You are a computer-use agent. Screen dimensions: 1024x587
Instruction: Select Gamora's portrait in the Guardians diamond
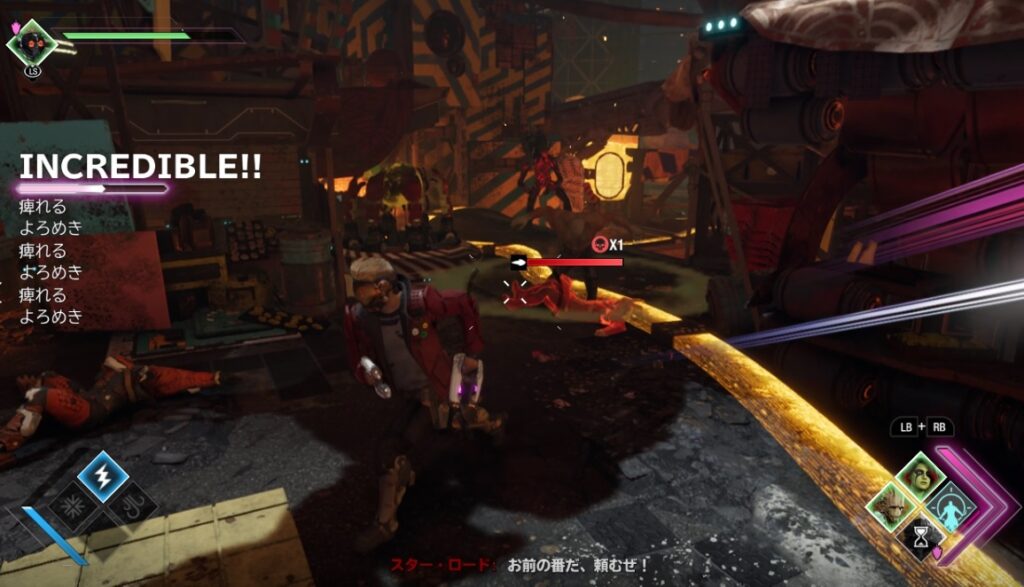pos(918,475)
